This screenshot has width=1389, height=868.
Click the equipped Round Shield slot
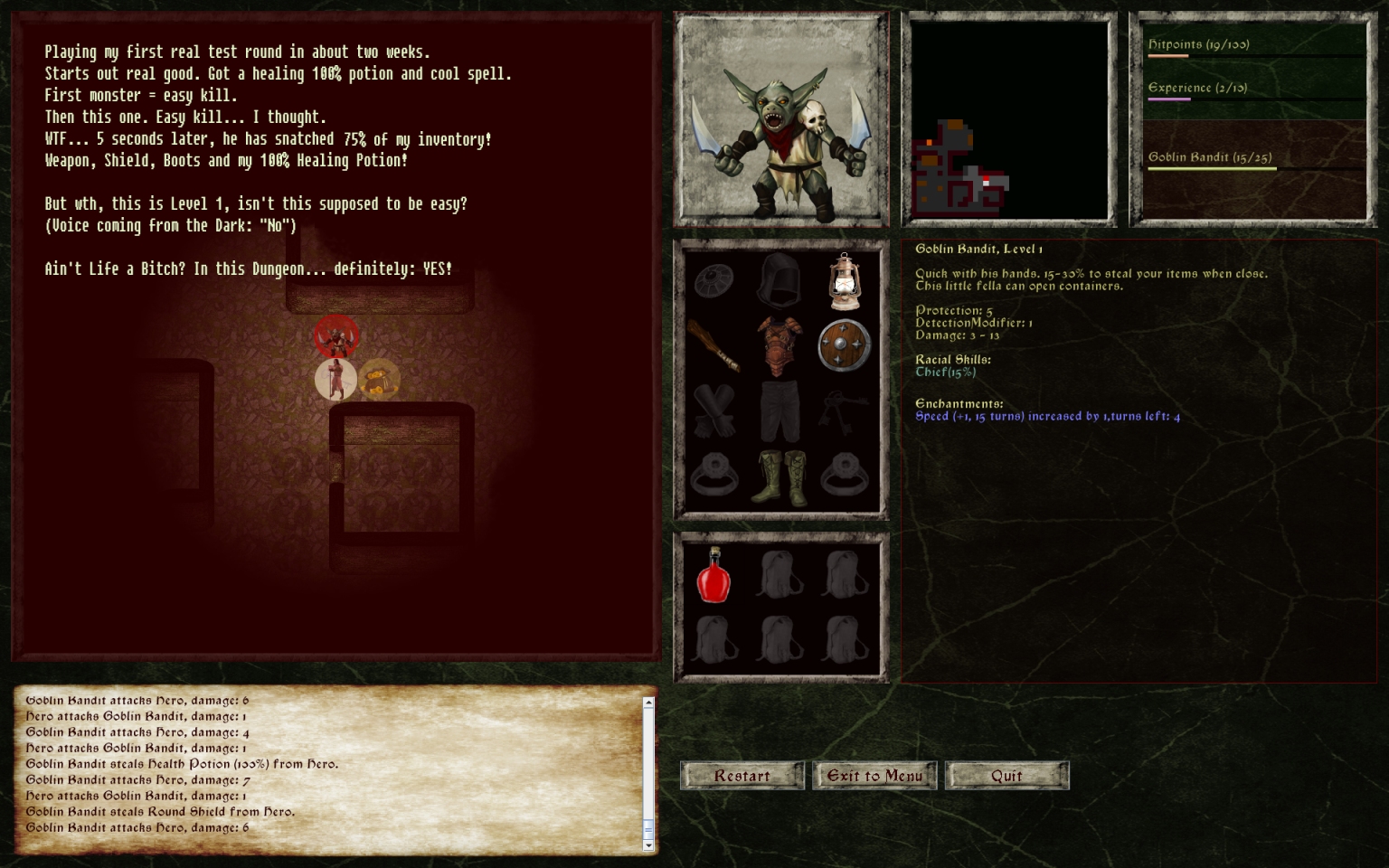(x=844, y=346)
